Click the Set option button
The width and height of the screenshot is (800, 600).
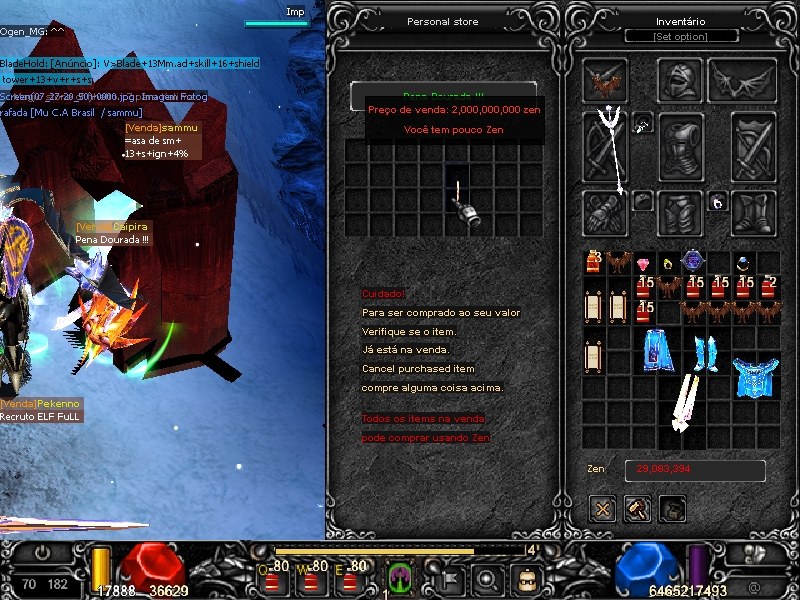pyautogui.click(x=682, y=37)
